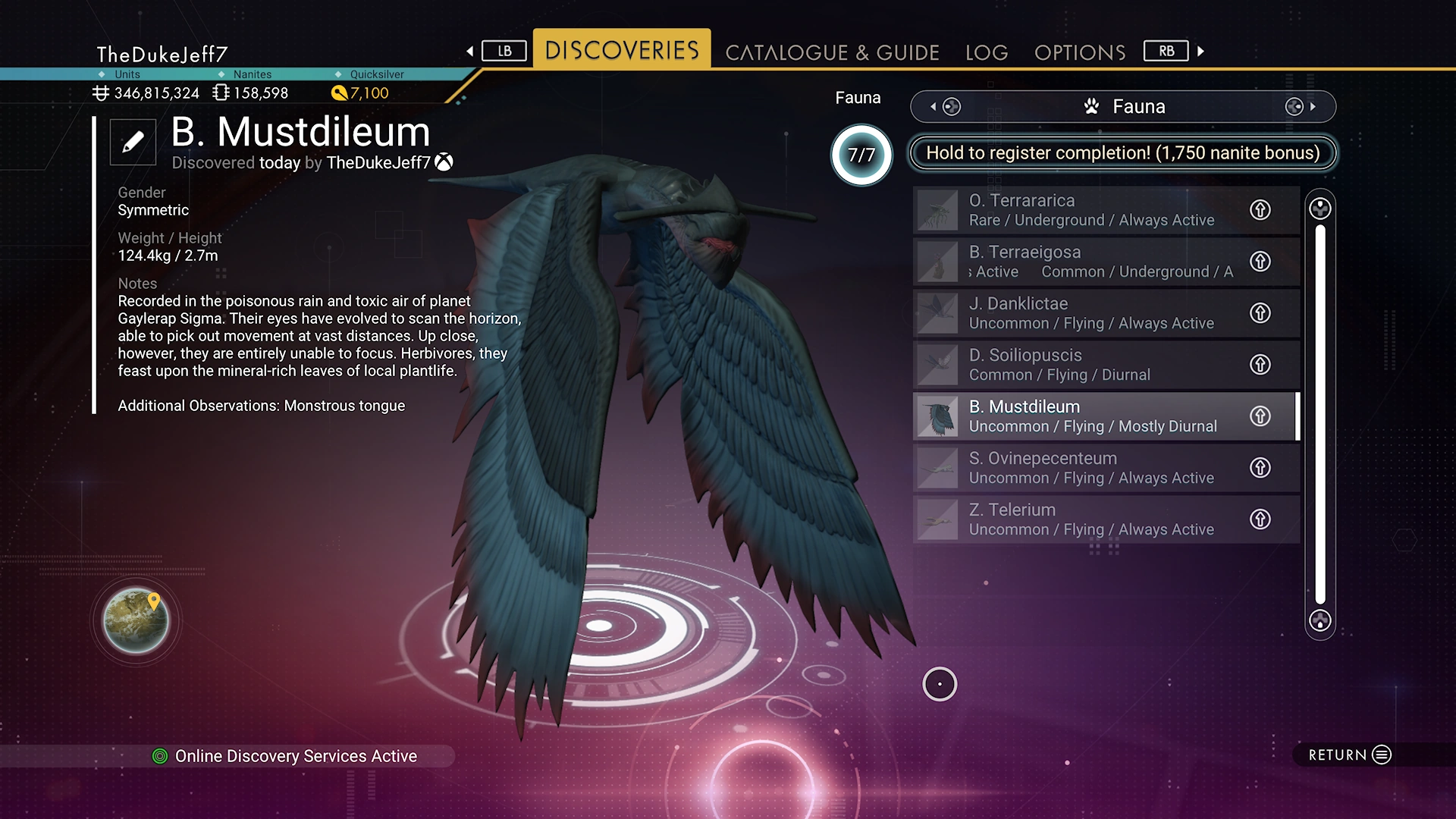Upload the B. Mustdileum discovery
The height and width of the screenshot is (819, 1456).
(x=1260, y=416)
